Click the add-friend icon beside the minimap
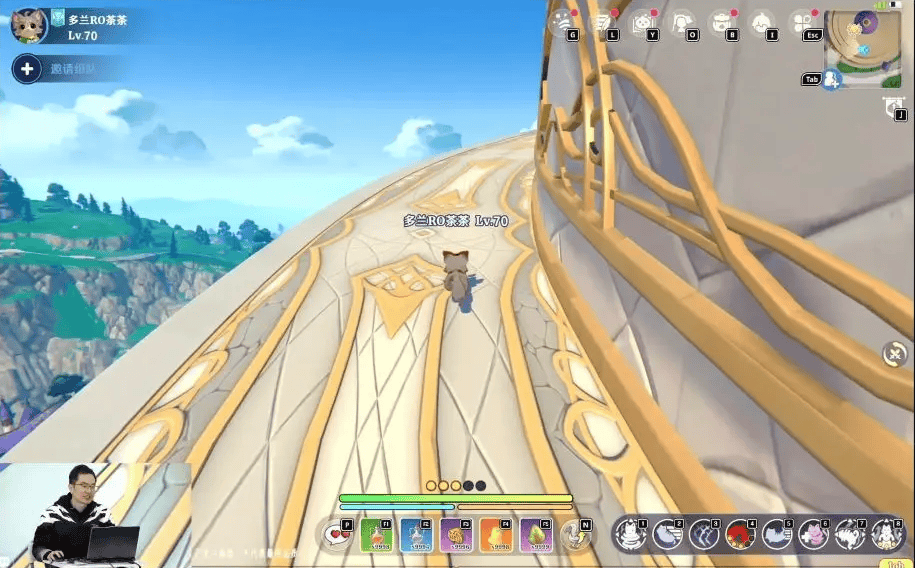This screenshot has height=568, width=915. click(x=831, y=79)
